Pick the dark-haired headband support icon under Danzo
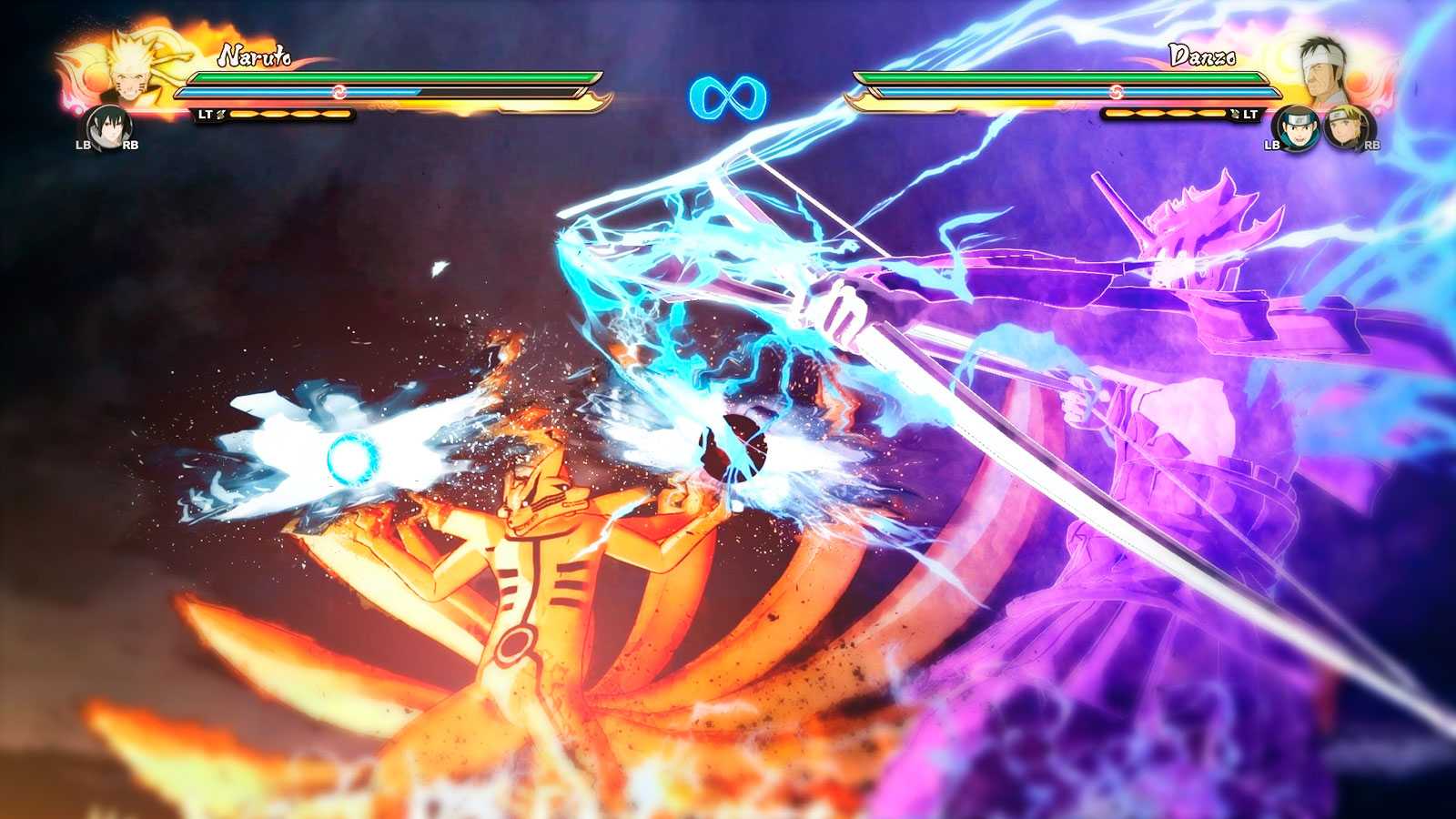 [1295, 127]
